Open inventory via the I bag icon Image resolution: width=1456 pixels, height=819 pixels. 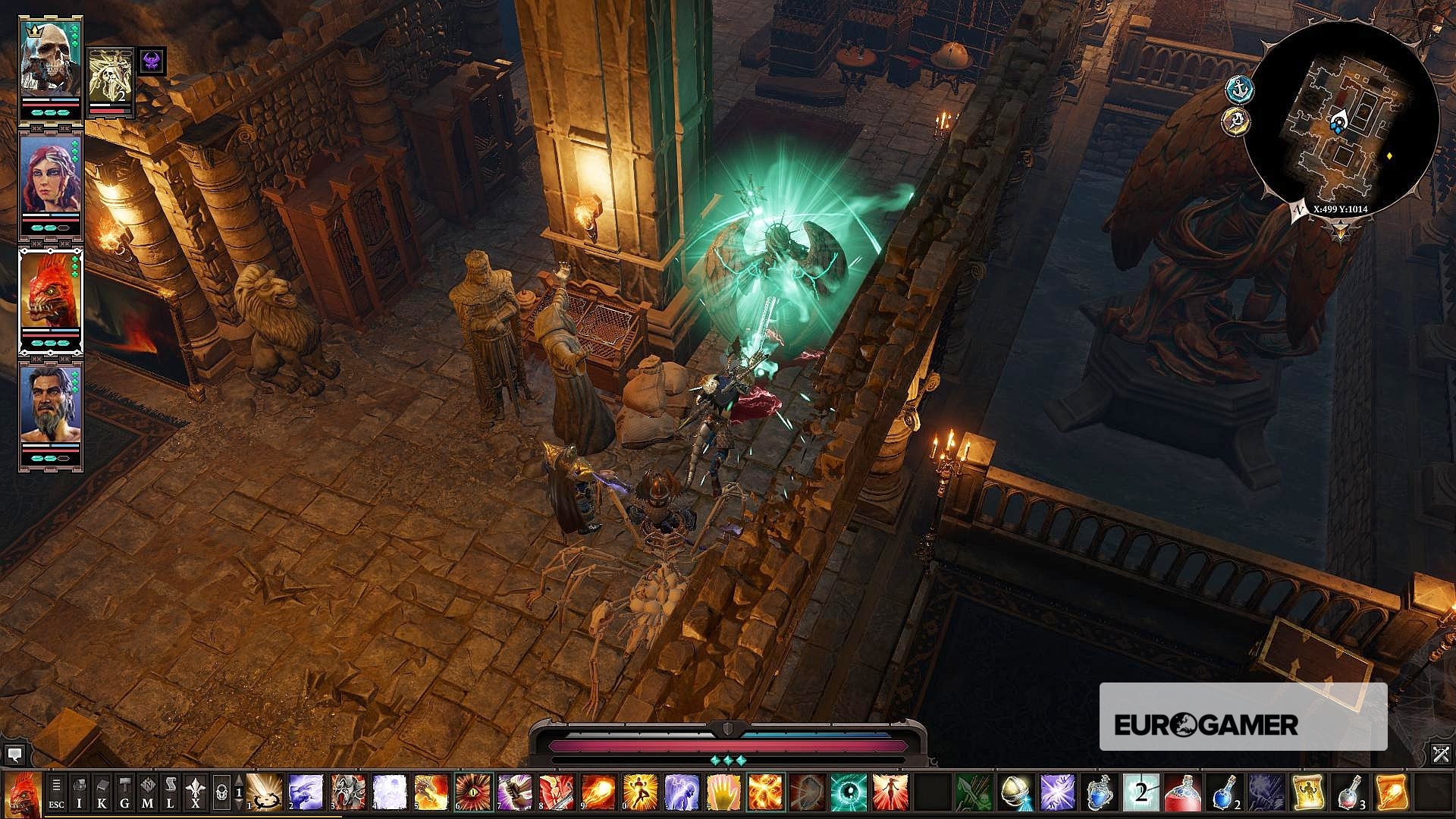79,793
